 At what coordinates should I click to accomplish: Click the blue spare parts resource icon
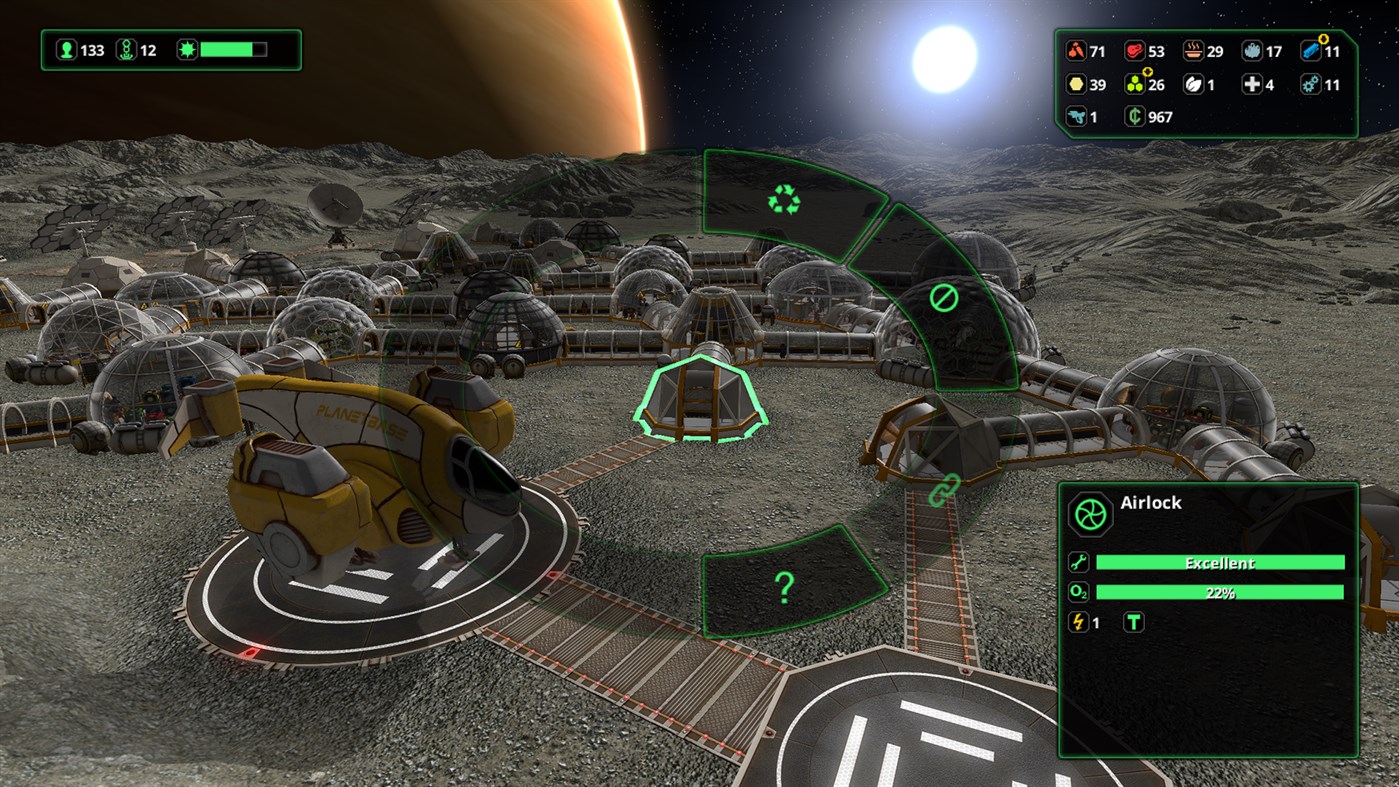click(x=1312, y=51)
